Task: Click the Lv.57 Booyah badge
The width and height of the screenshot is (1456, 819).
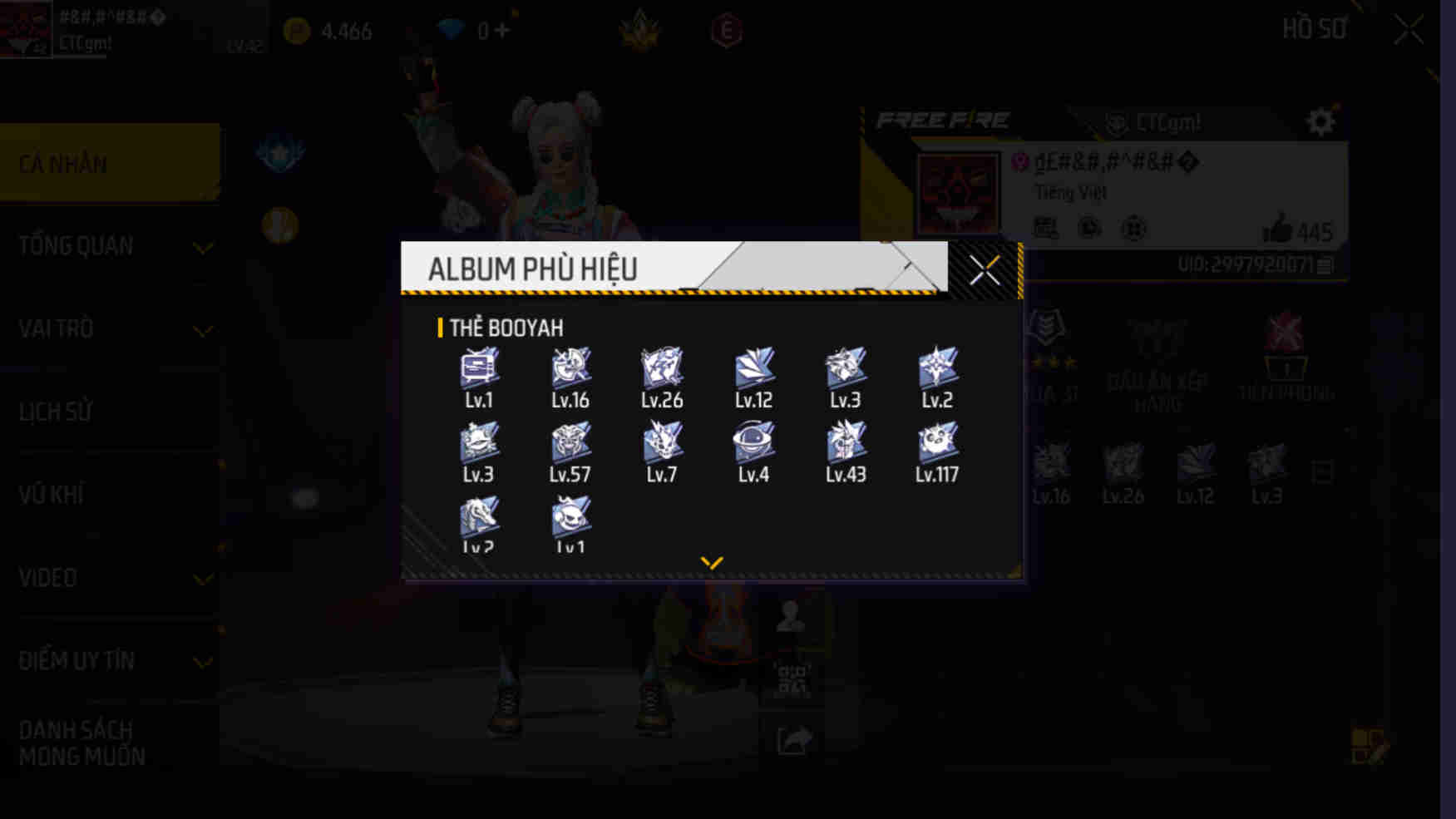Action: 570,442
